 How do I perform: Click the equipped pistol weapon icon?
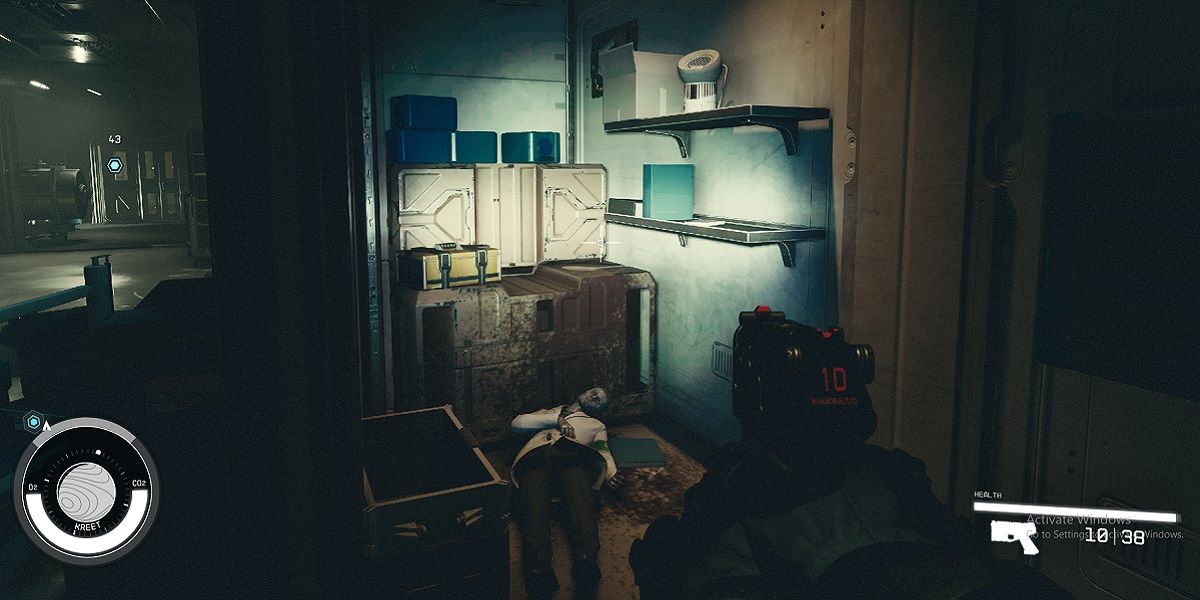(x=1014, y=534)
